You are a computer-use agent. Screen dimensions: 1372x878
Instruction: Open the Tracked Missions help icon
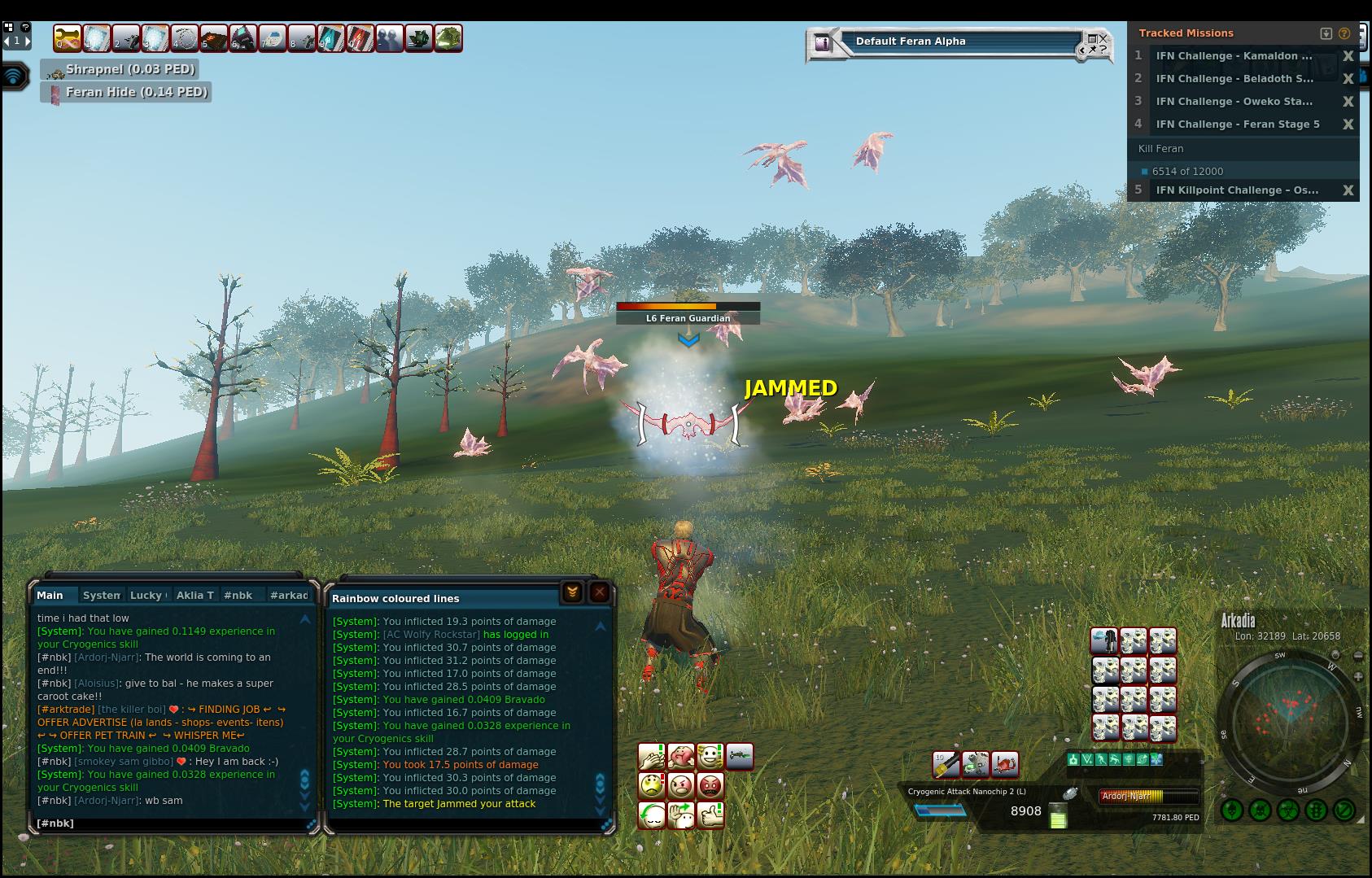(1344, 33)
